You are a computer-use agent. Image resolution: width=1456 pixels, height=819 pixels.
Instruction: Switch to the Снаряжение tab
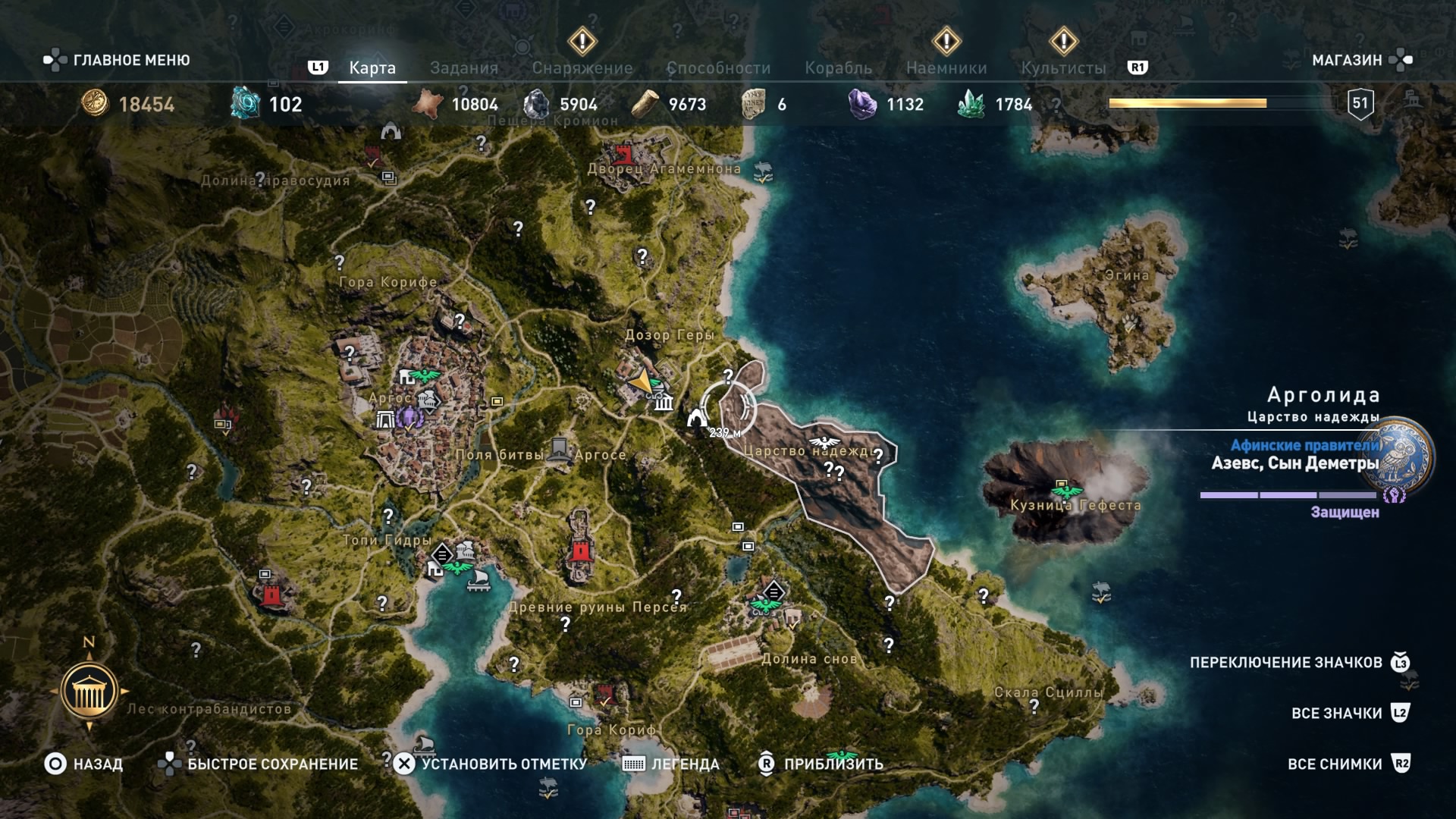[x=582, y=68]
